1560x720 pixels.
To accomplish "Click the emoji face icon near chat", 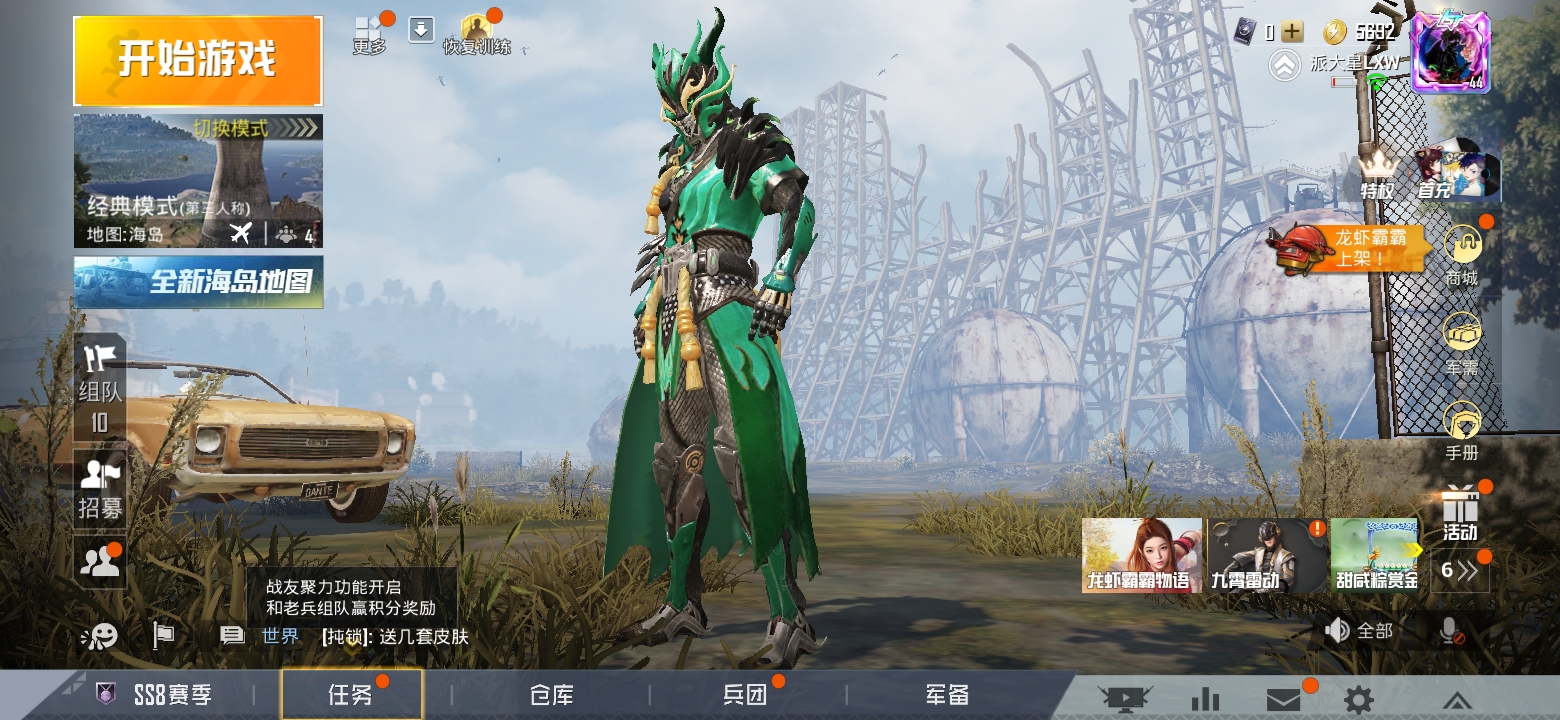I will click(101, 634).
